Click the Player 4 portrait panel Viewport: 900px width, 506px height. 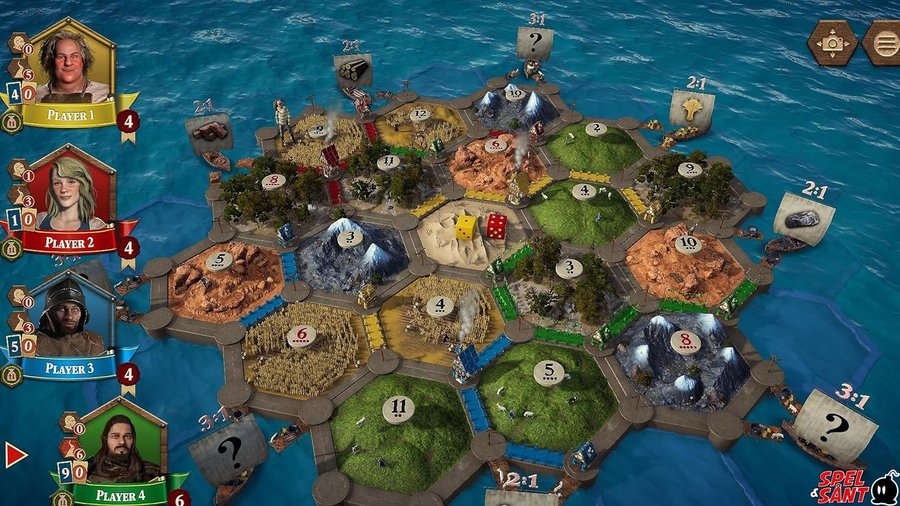(x=122, y=443)
